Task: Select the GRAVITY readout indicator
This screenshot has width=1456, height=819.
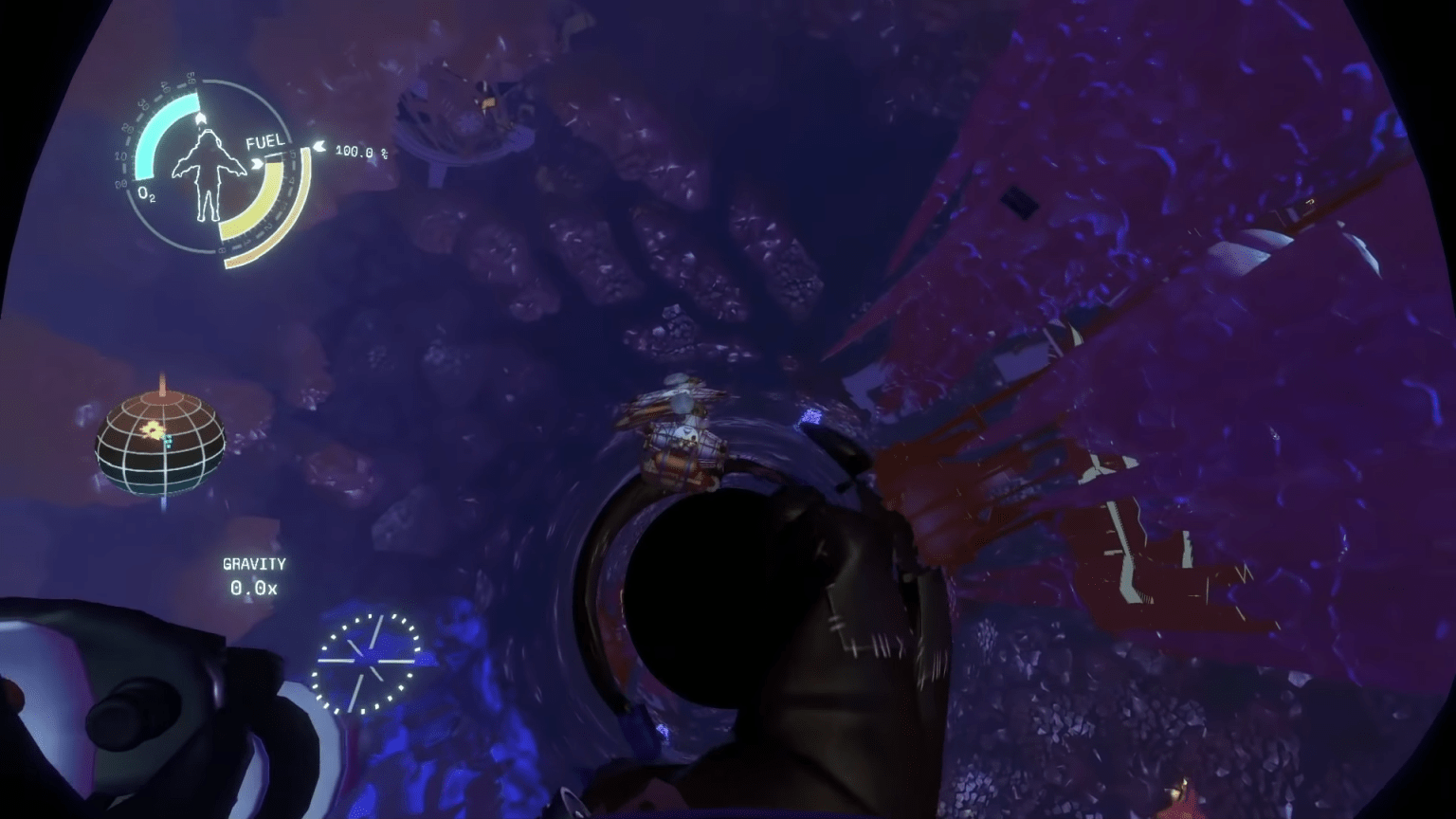Action: 254,575
